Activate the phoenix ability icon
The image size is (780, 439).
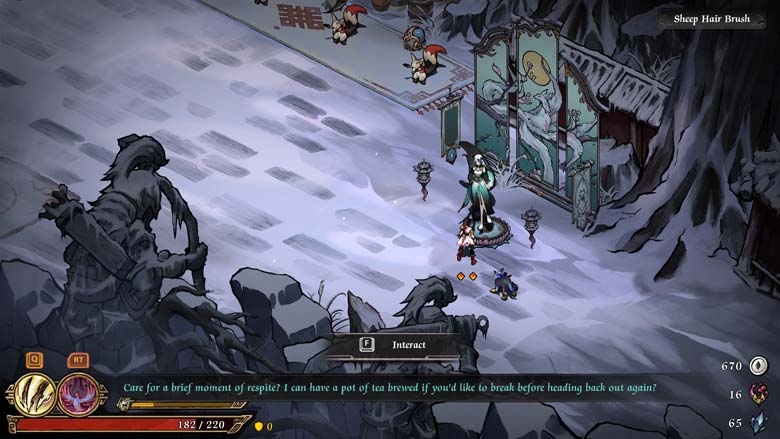tap(77, 393)
